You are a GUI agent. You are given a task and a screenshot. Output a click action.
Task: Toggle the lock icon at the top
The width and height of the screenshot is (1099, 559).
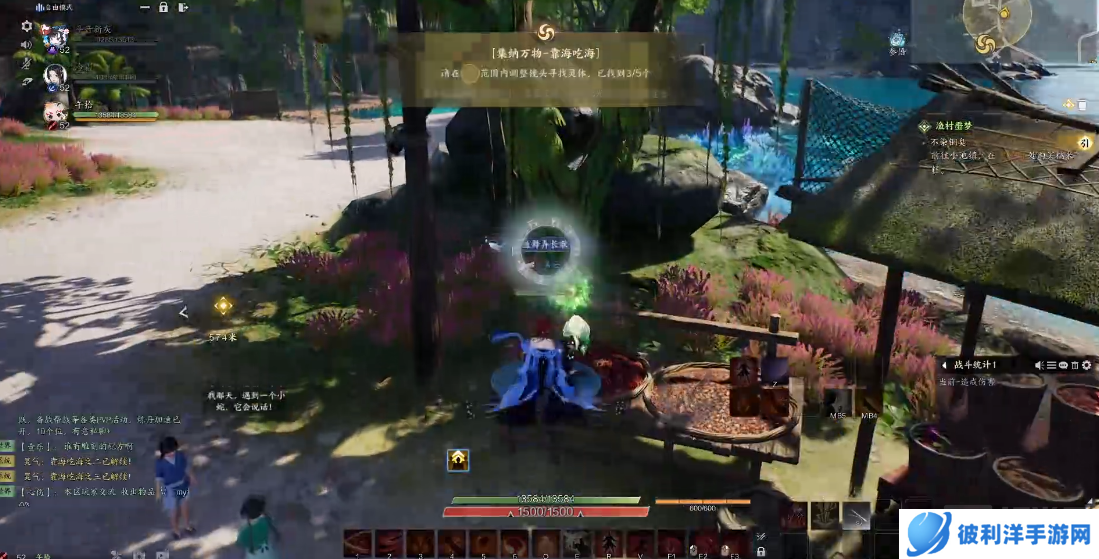(163, 7)
